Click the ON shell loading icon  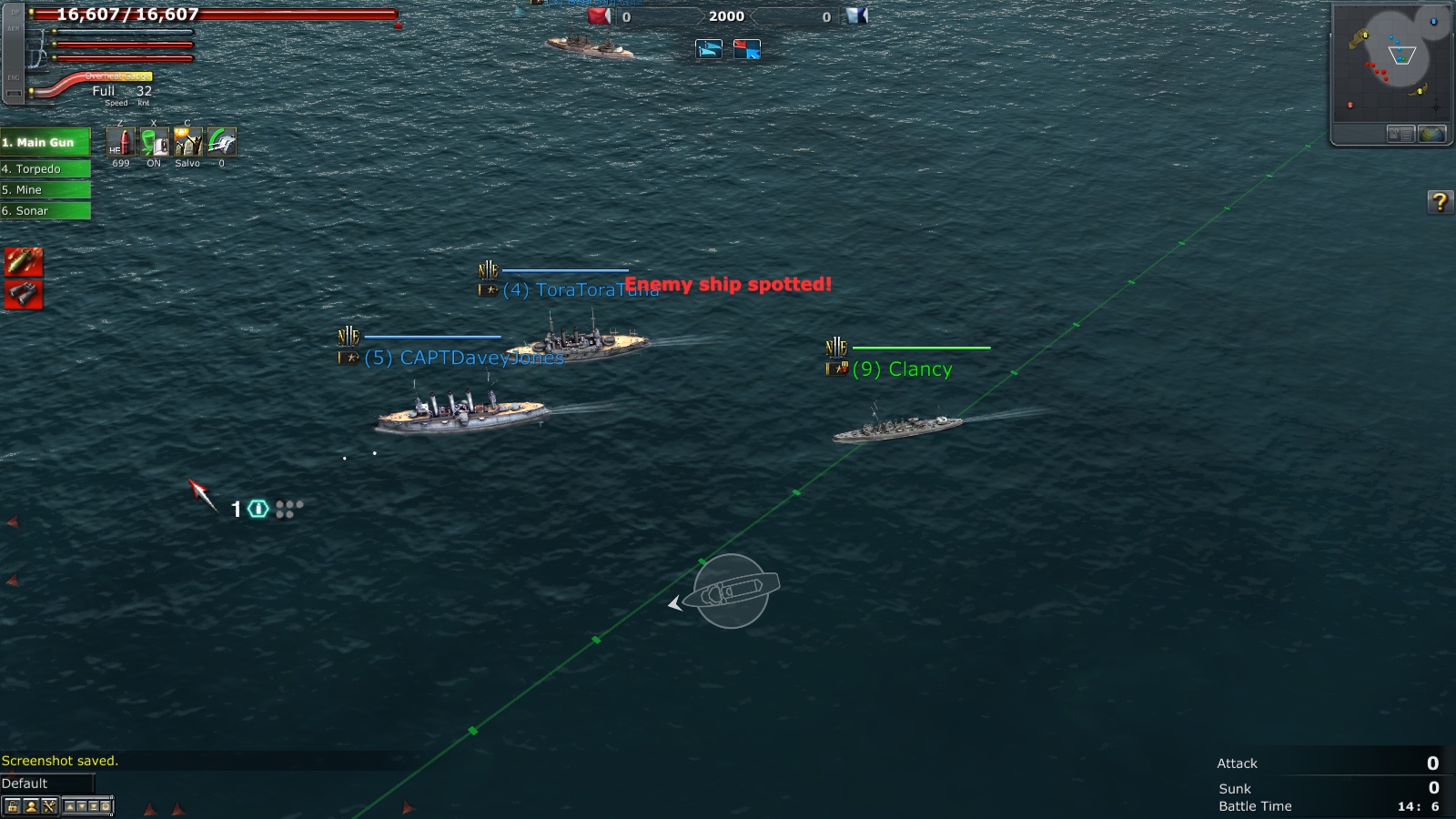pos(155,141)
